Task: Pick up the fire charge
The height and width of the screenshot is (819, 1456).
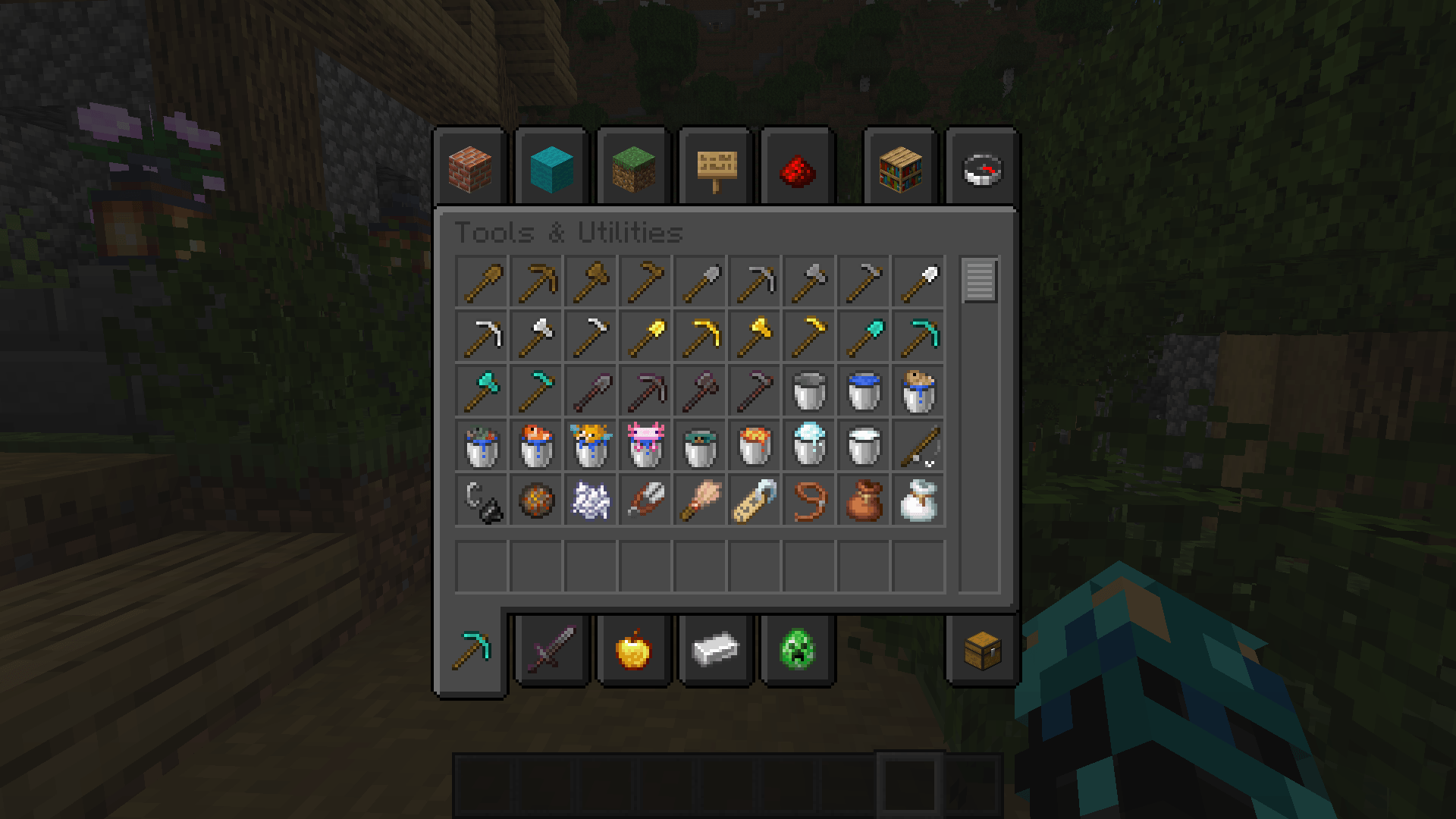Action: click(x=537, y=498)
